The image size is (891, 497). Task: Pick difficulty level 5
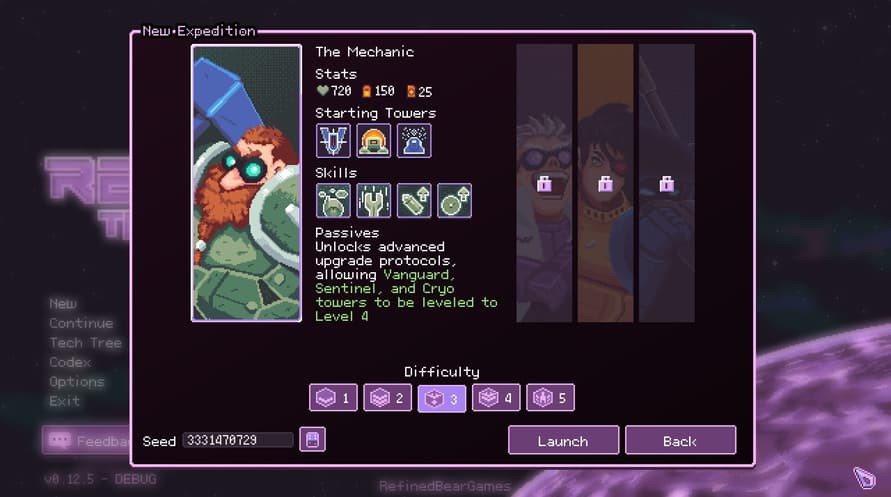(x=550, y=398)
